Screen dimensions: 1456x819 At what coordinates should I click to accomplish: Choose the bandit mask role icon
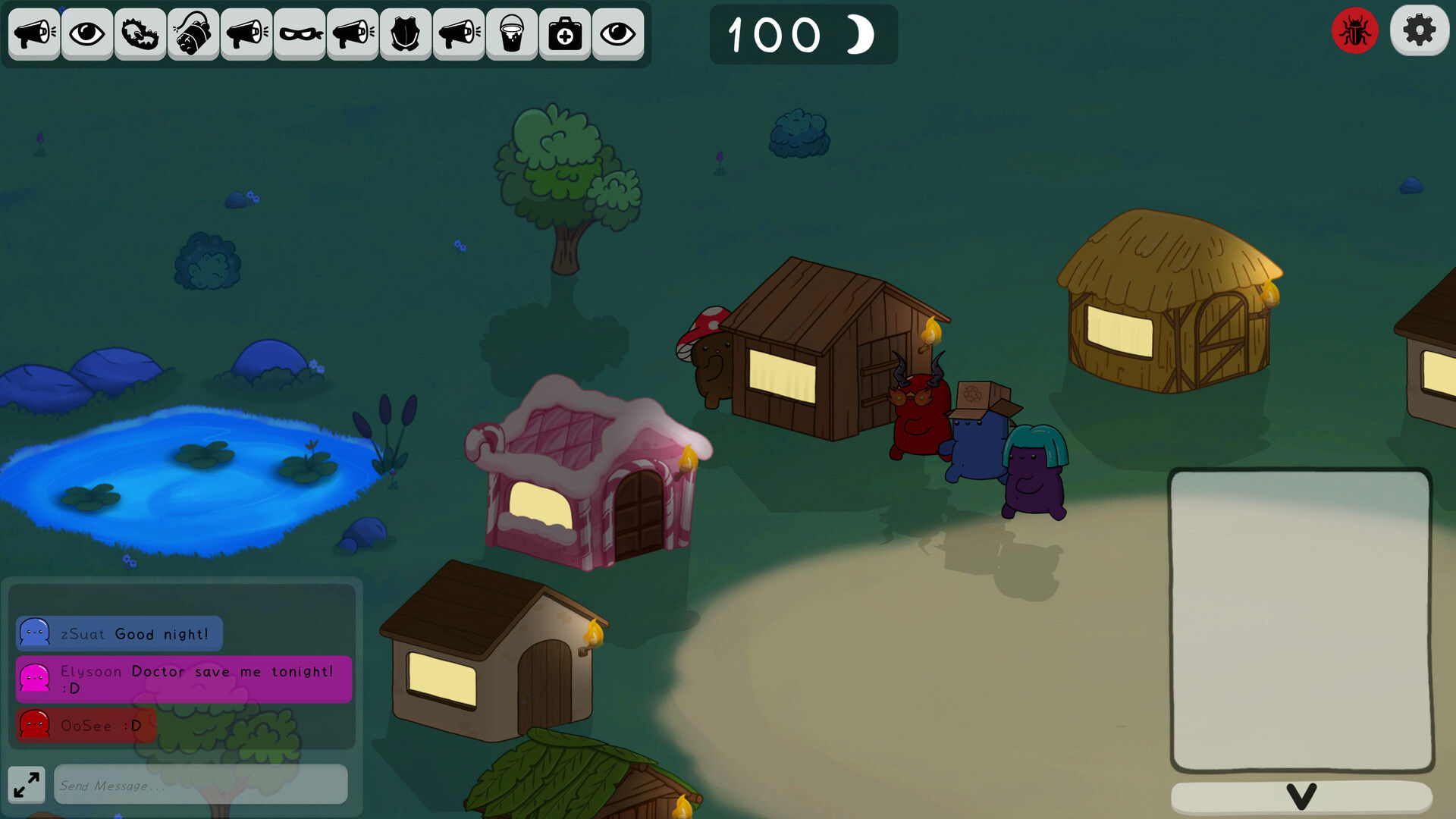coord(300,34)
